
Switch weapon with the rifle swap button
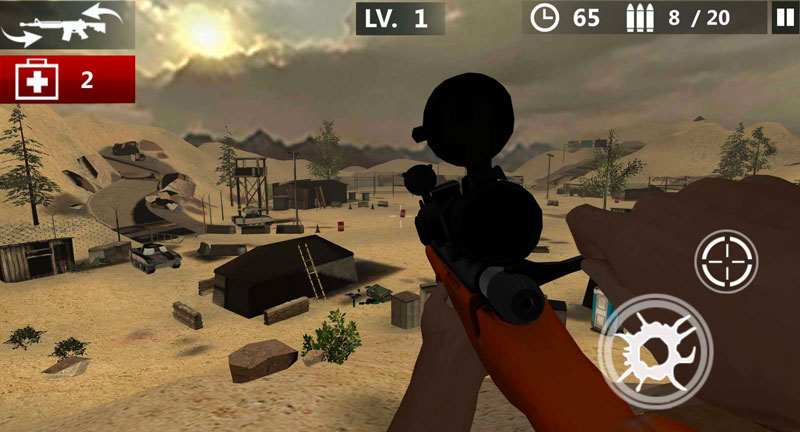click(67, 25)
